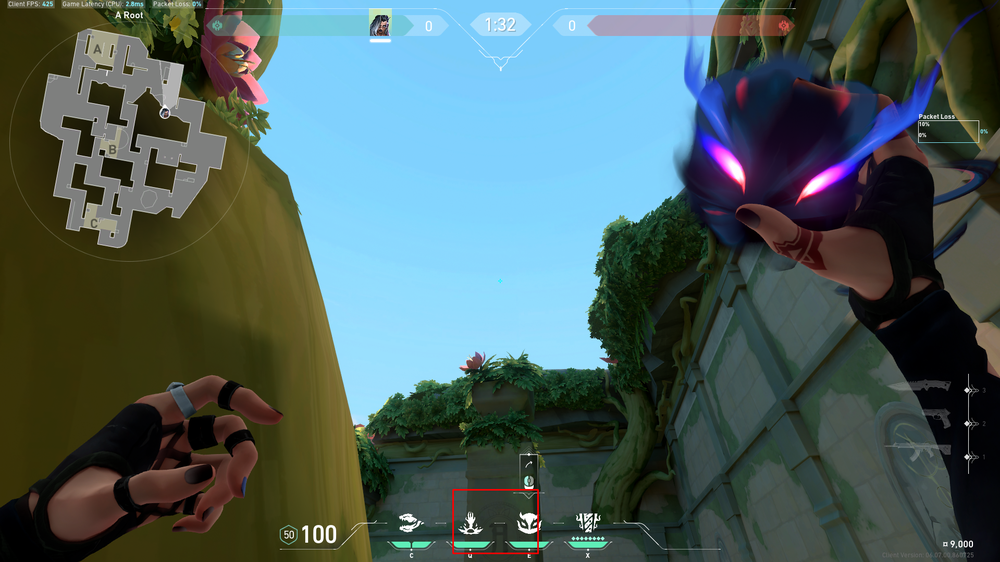Trigger the Empress ultimate ability icon
The image size is (1000, 562).
587,521
